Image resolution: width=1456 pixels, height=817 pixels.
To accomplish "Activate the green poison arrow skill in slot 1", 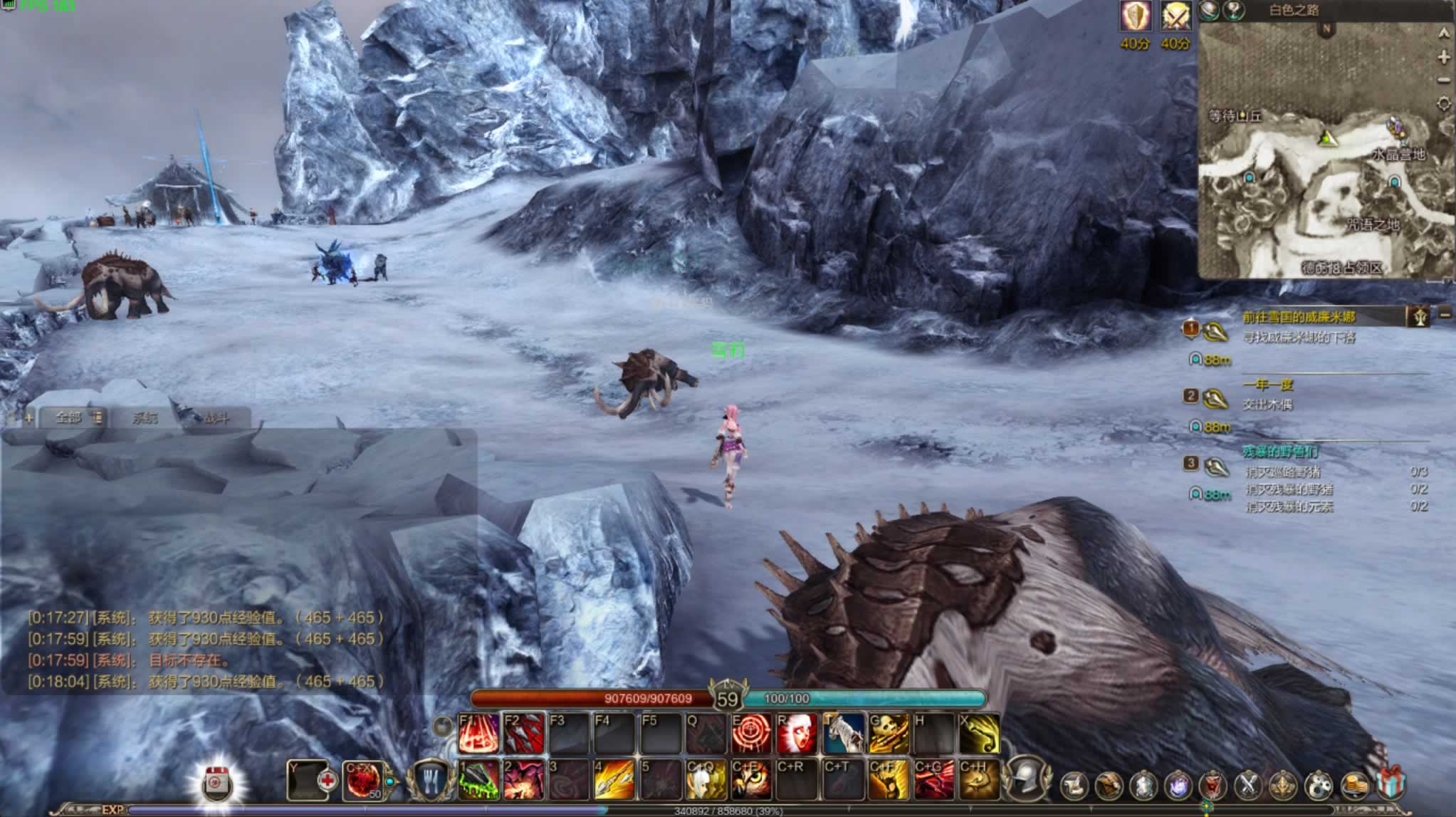I will pos(478,779).
